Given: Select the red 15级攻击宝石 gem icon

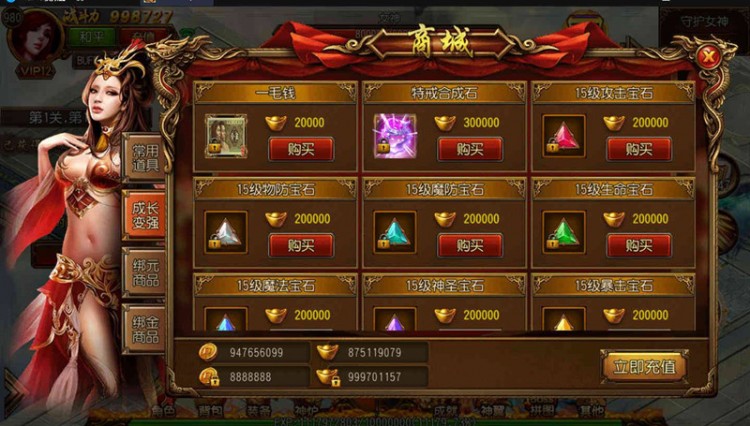Looking at the screenshot, I should pos(564,134).
